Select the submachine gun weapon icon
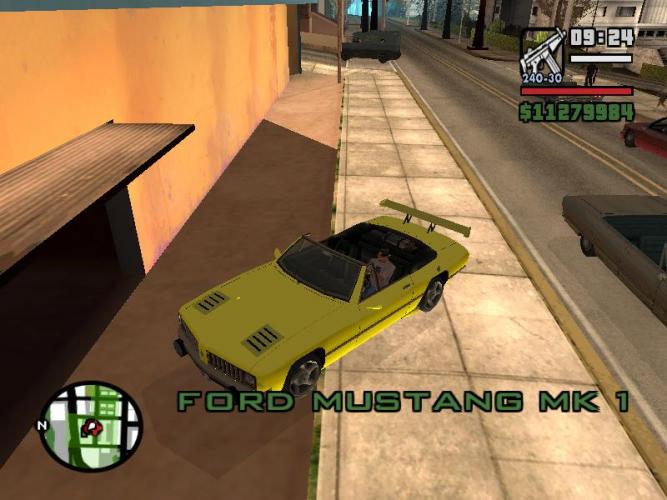 pos(542,54)
